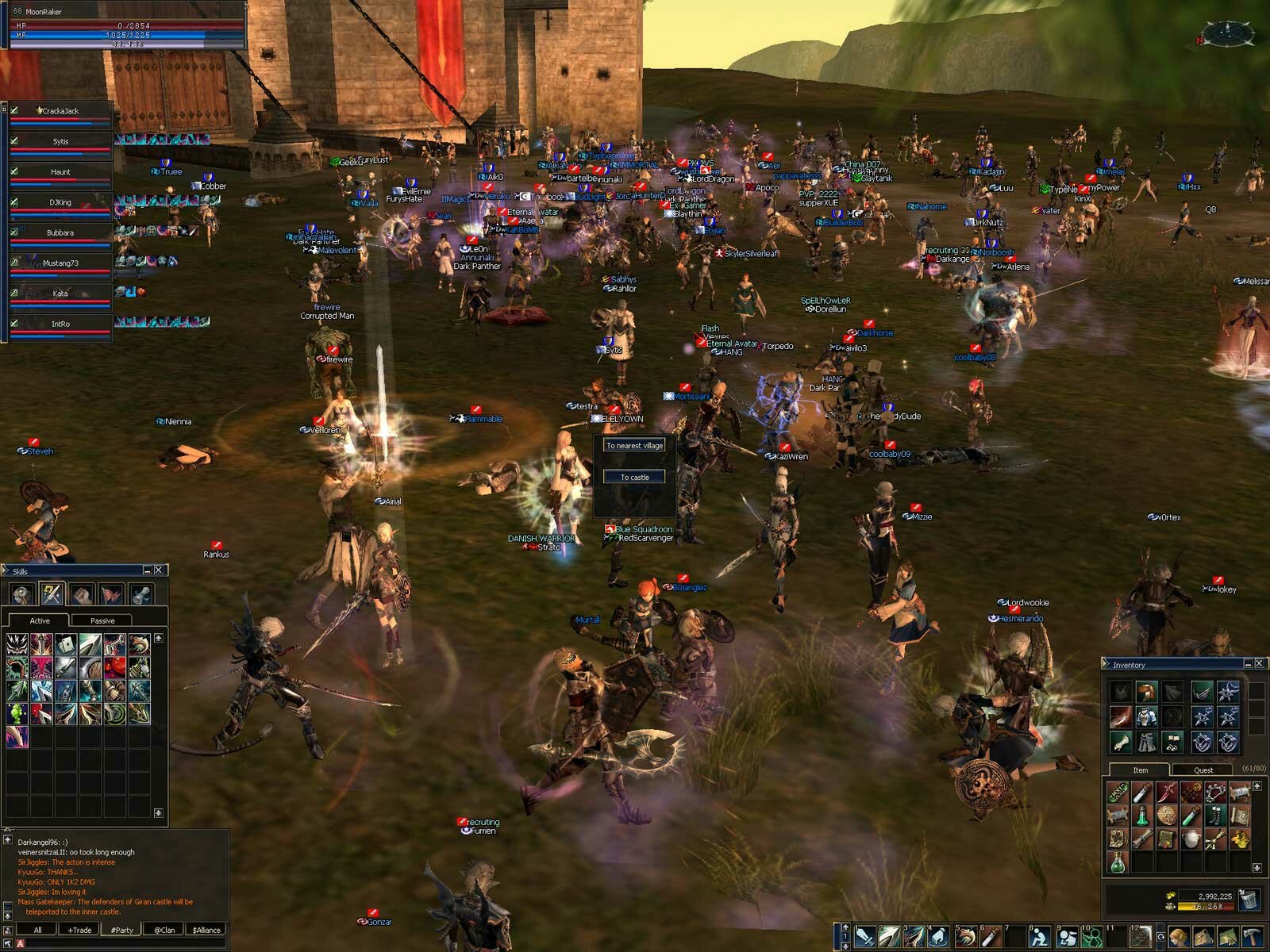
Task: Select the red dagger inventory item
Action: 1166,792
